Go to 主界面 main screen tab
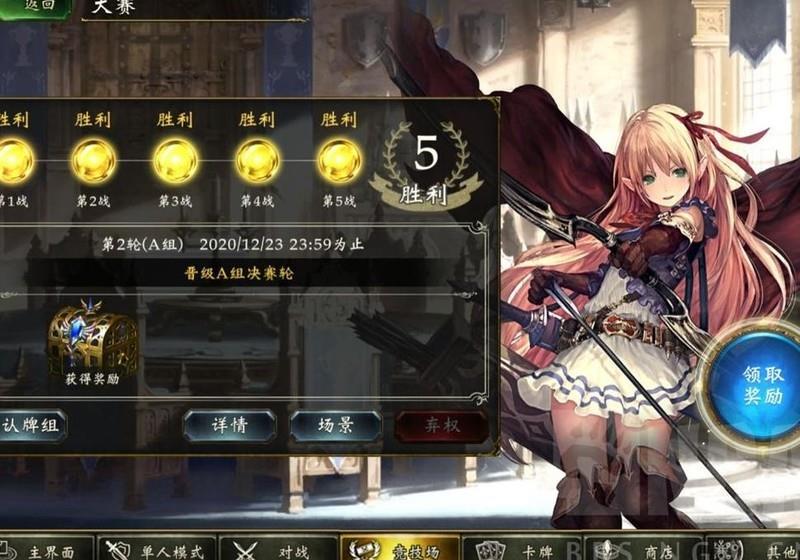800x560 pixels. 47,548
